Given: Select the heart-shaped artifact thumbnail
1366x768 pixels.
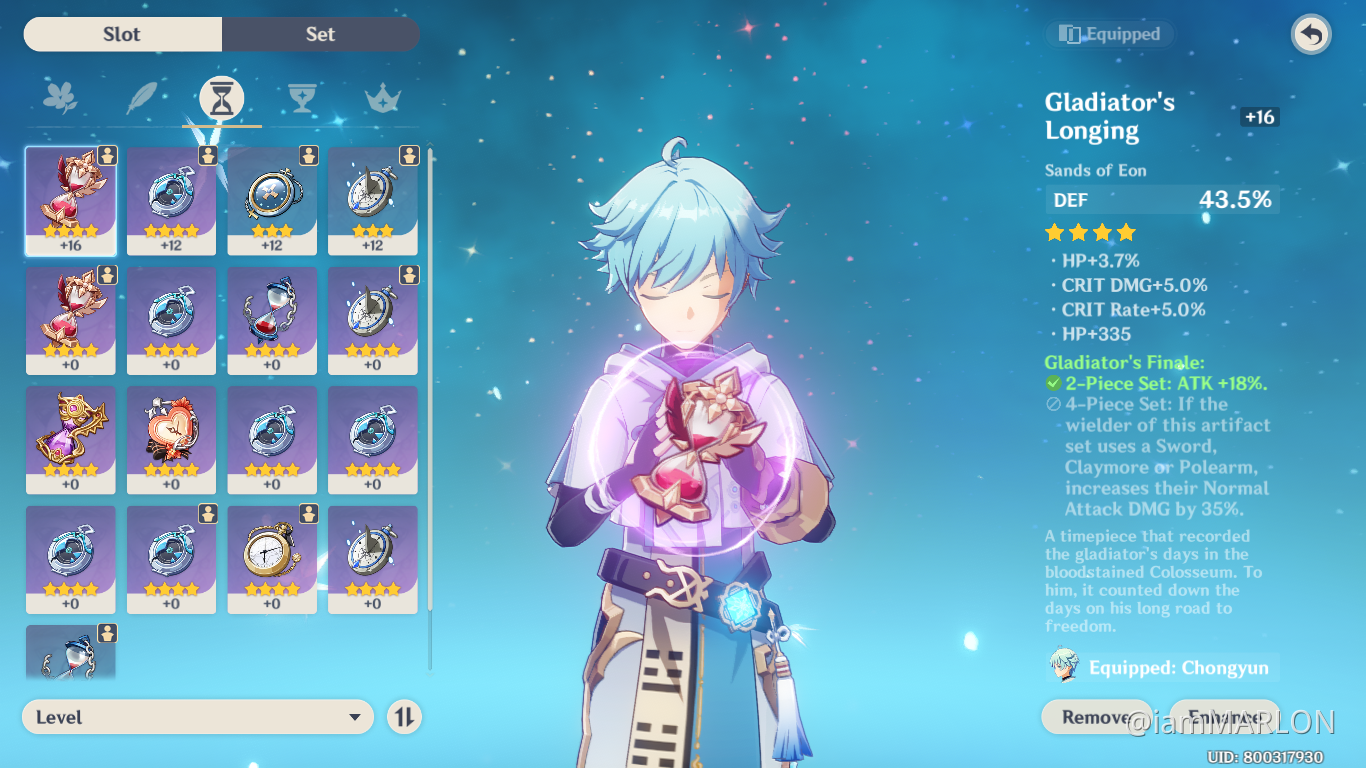Looking at the screenshot, I should point(171,440).
